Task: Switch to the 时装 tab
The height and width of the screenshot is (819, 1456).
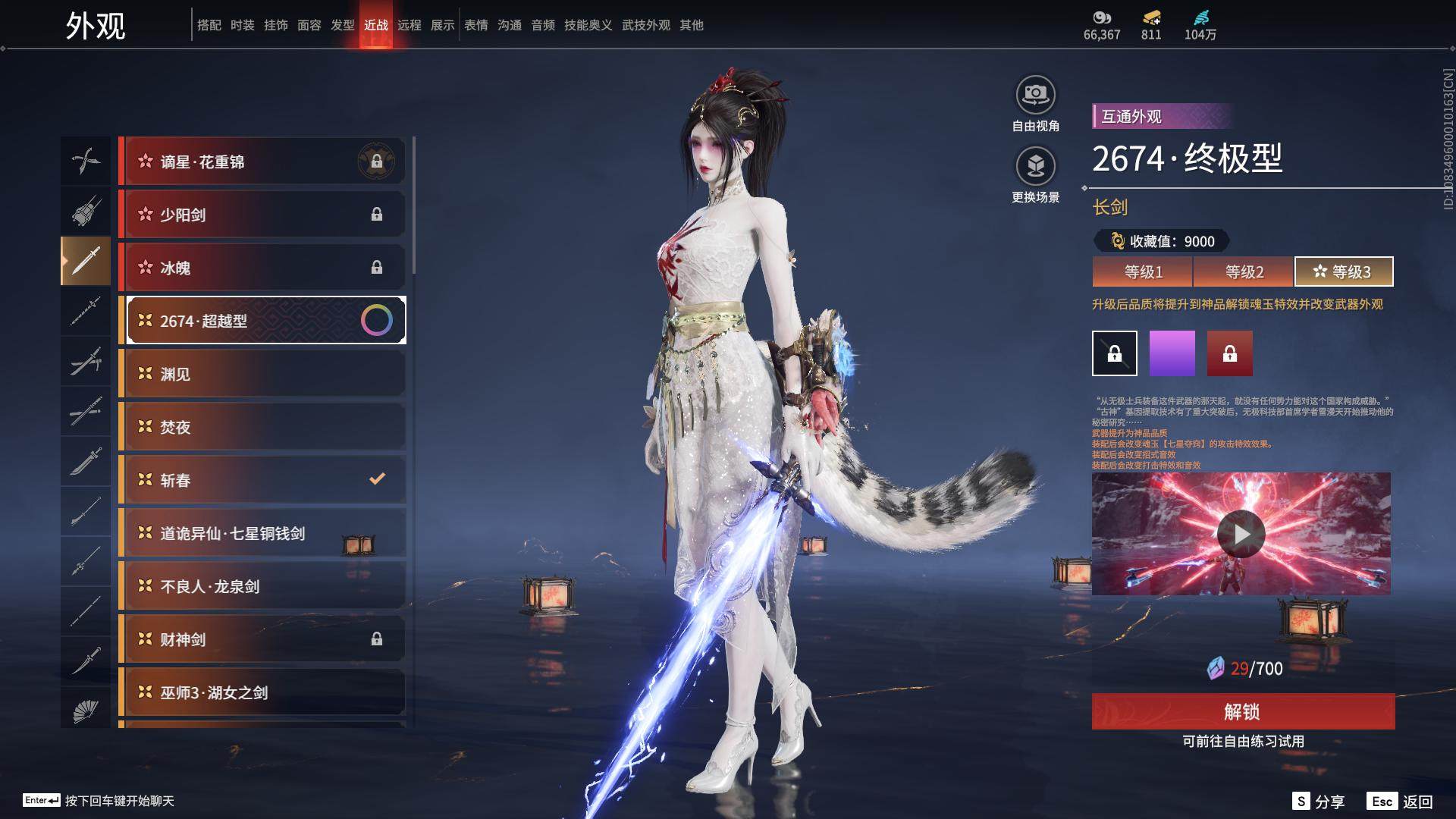Action: click(x=243, y=25)
